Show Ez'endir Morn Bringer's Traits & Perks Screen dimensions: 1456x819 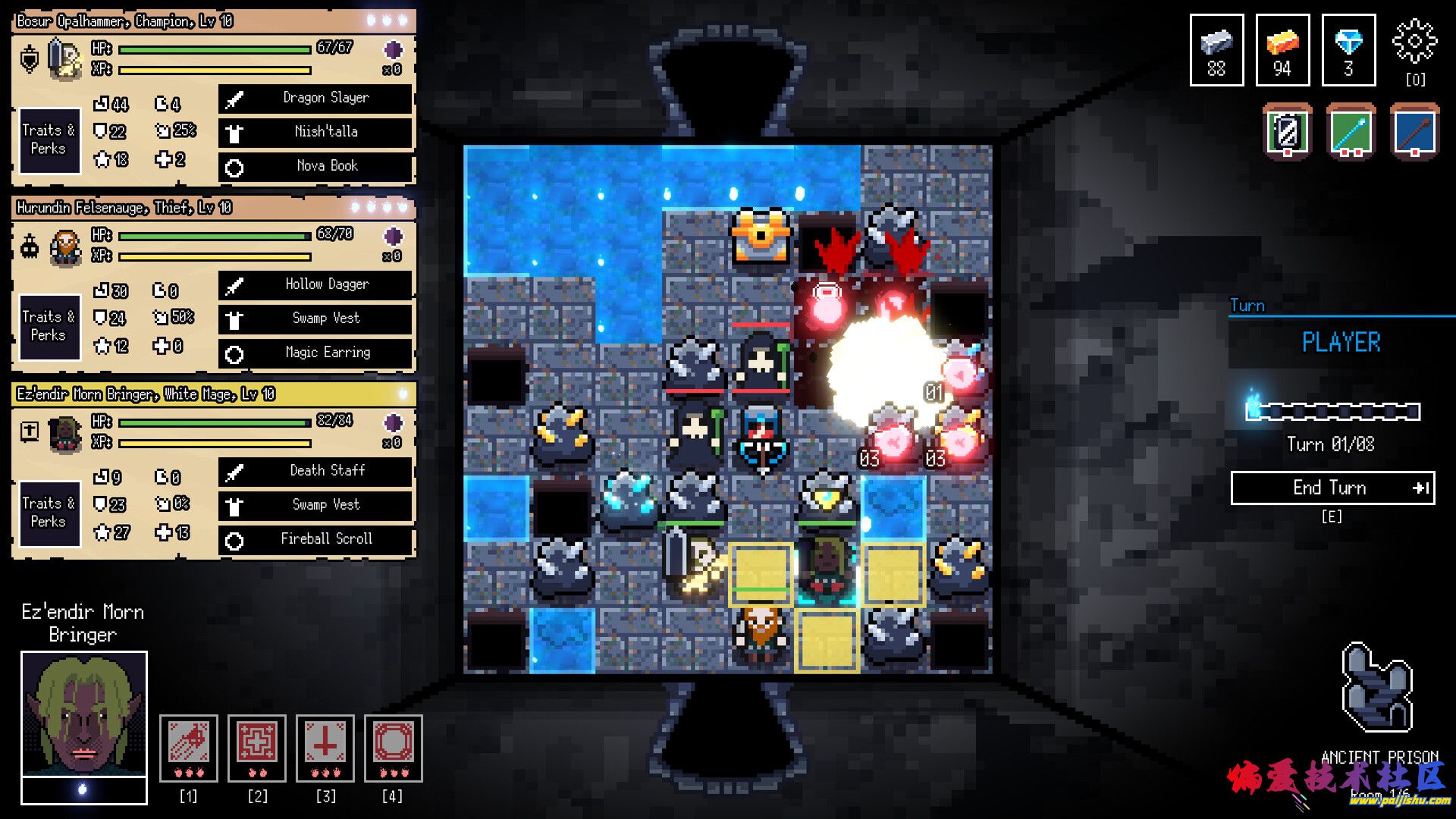pyautogui.click(x=49, y=513)
